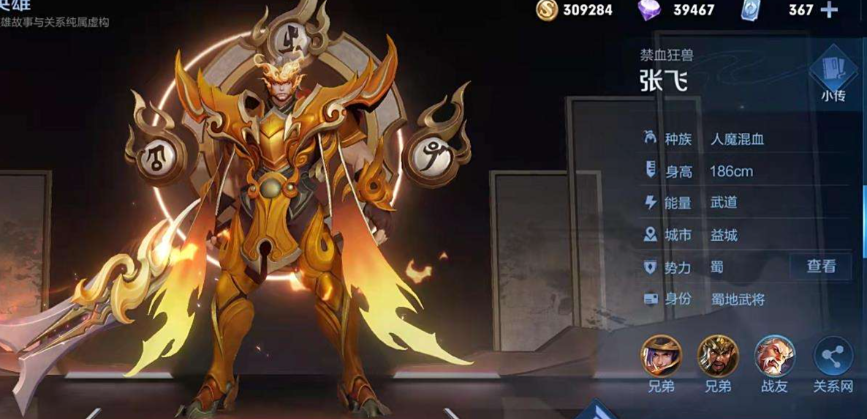This screenshot has height=419, width=867.
Task: Select the purple-haired 兄弟 hero portrait
Action: coord(661,355)
